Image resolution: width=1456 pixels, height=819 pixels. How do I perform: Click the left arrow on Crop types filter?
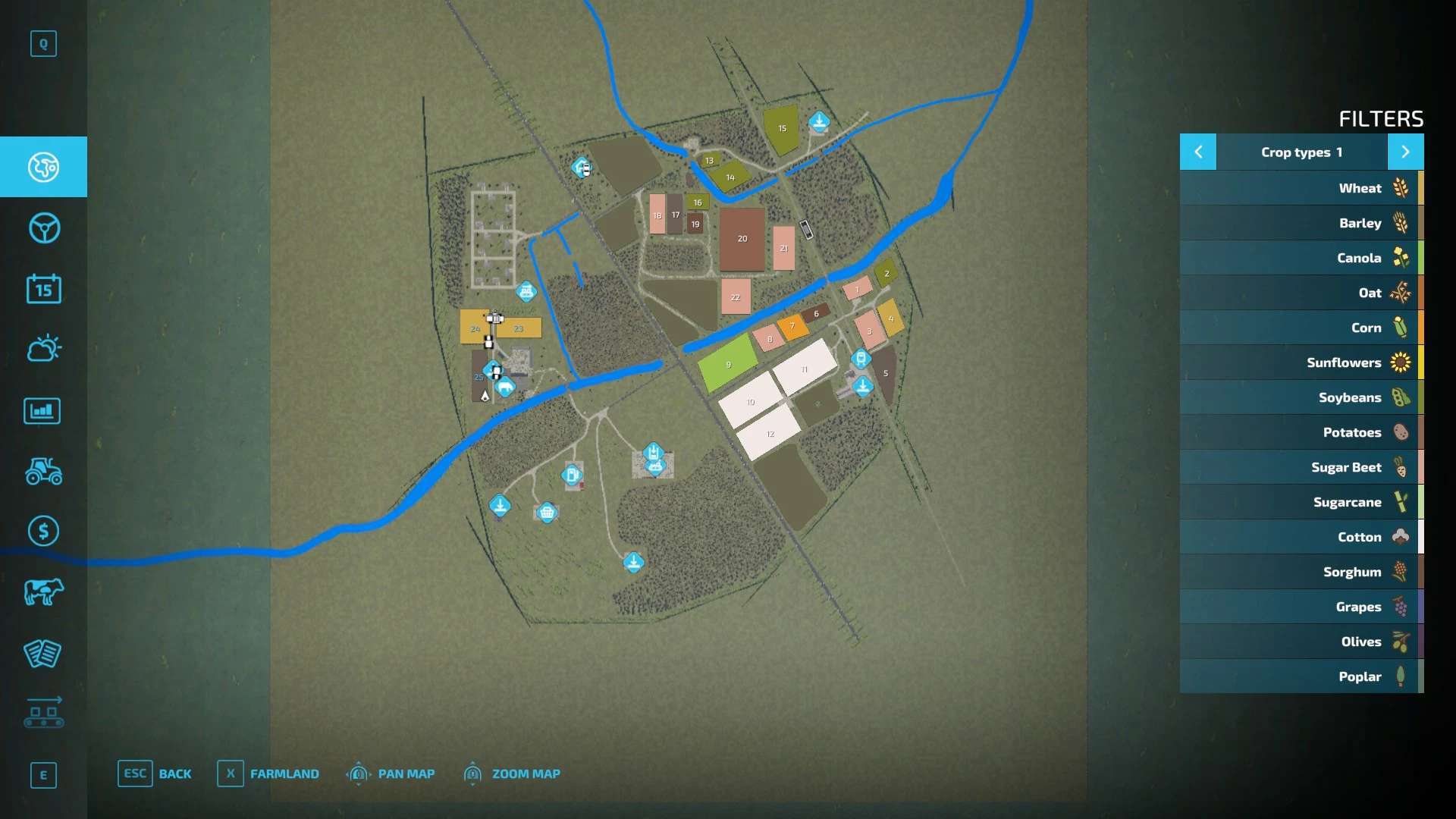pyautogui.click(x=1198, y=152)
